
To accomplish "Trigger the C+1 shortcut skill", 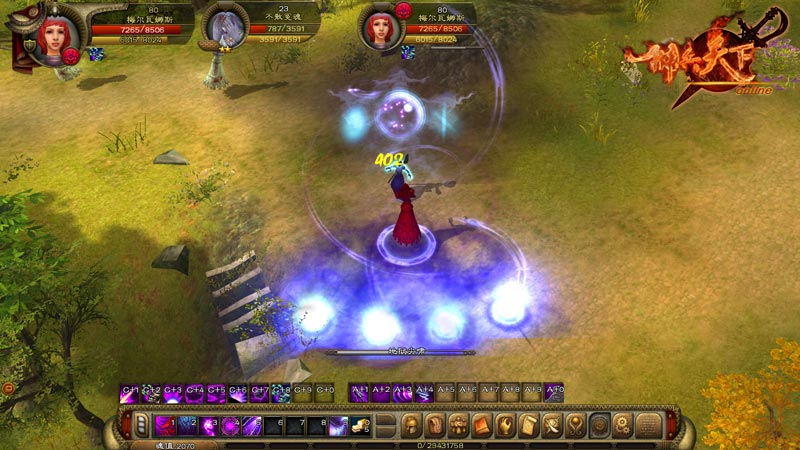I will (x=130, y=394).
